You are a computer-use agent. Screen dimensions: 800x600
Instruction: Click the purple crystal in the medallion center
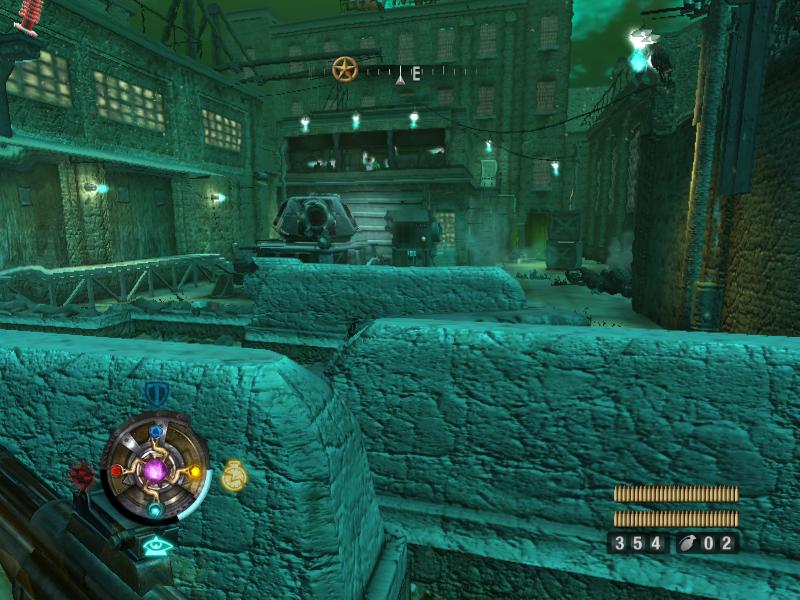point(155,469)
